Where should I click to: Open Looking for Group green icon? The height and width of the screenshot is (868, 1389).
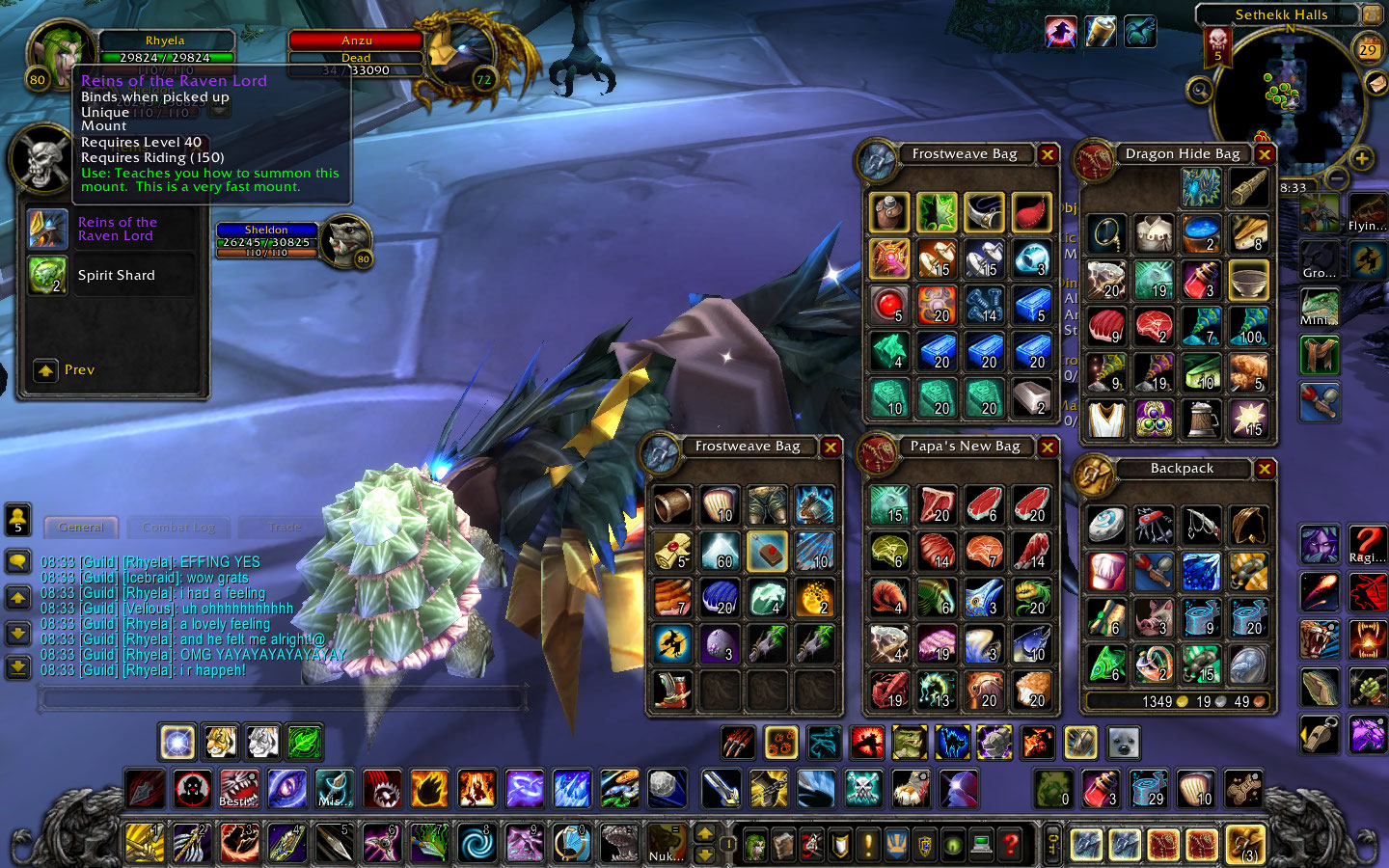coord(953,844)
